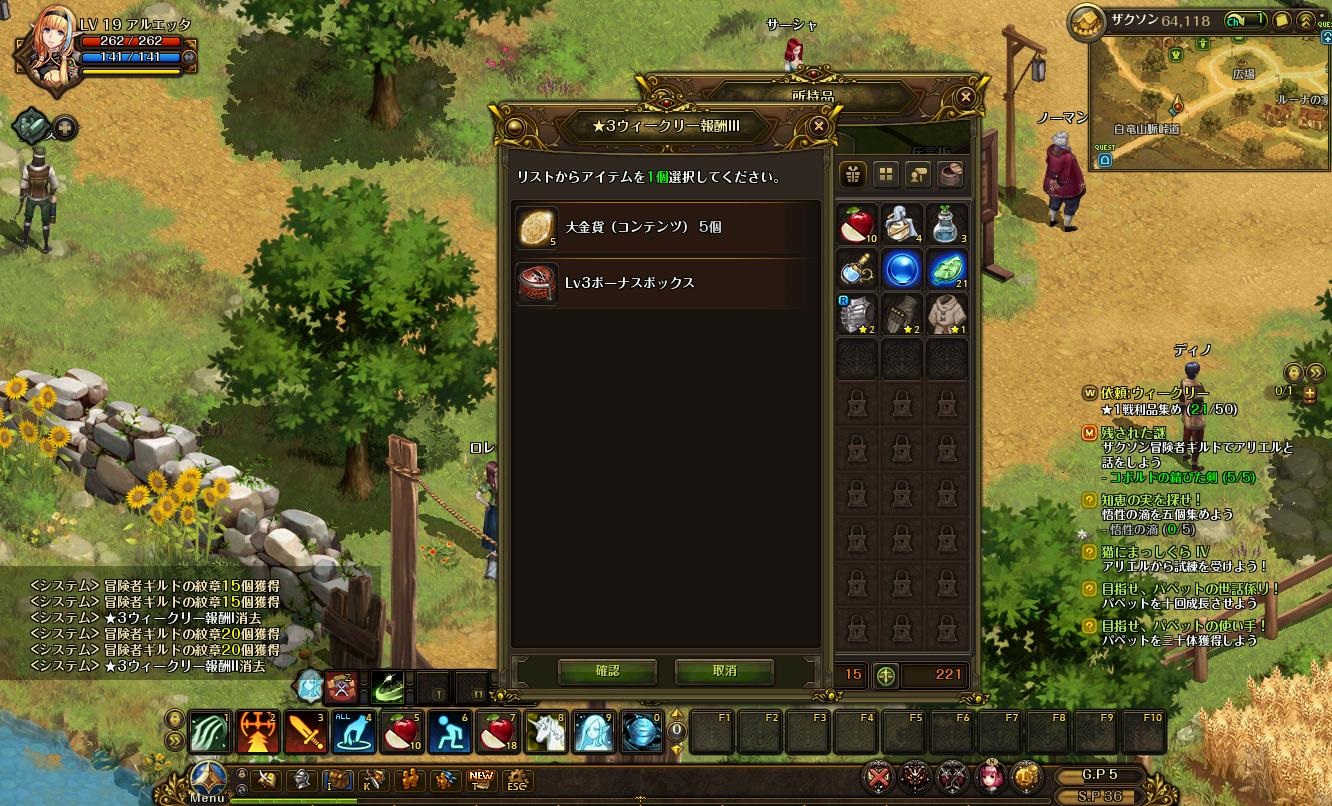This screenshot has width=1332, height=806.
Task: Open the ESC system menu icon
Action: (516, 780)
